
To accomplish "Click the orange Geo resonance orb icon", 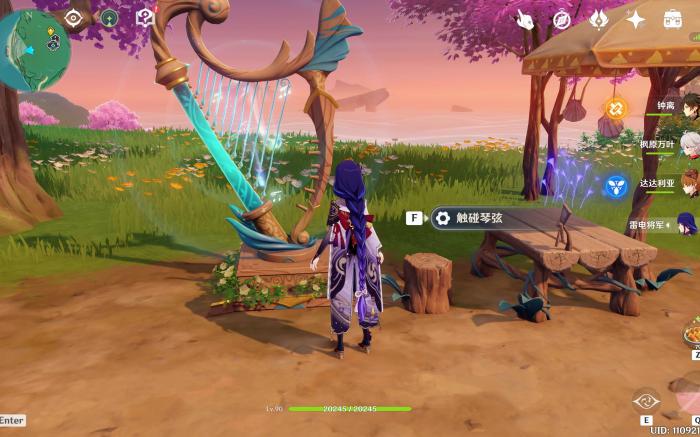I will point(615,106).
